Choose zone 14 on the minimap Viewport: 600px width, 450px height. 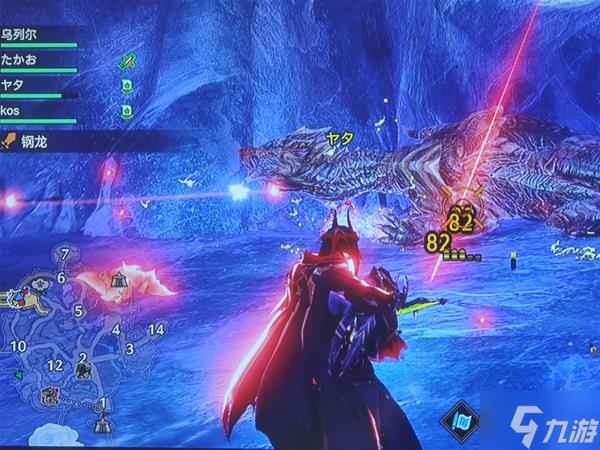[x=155, y=329]
